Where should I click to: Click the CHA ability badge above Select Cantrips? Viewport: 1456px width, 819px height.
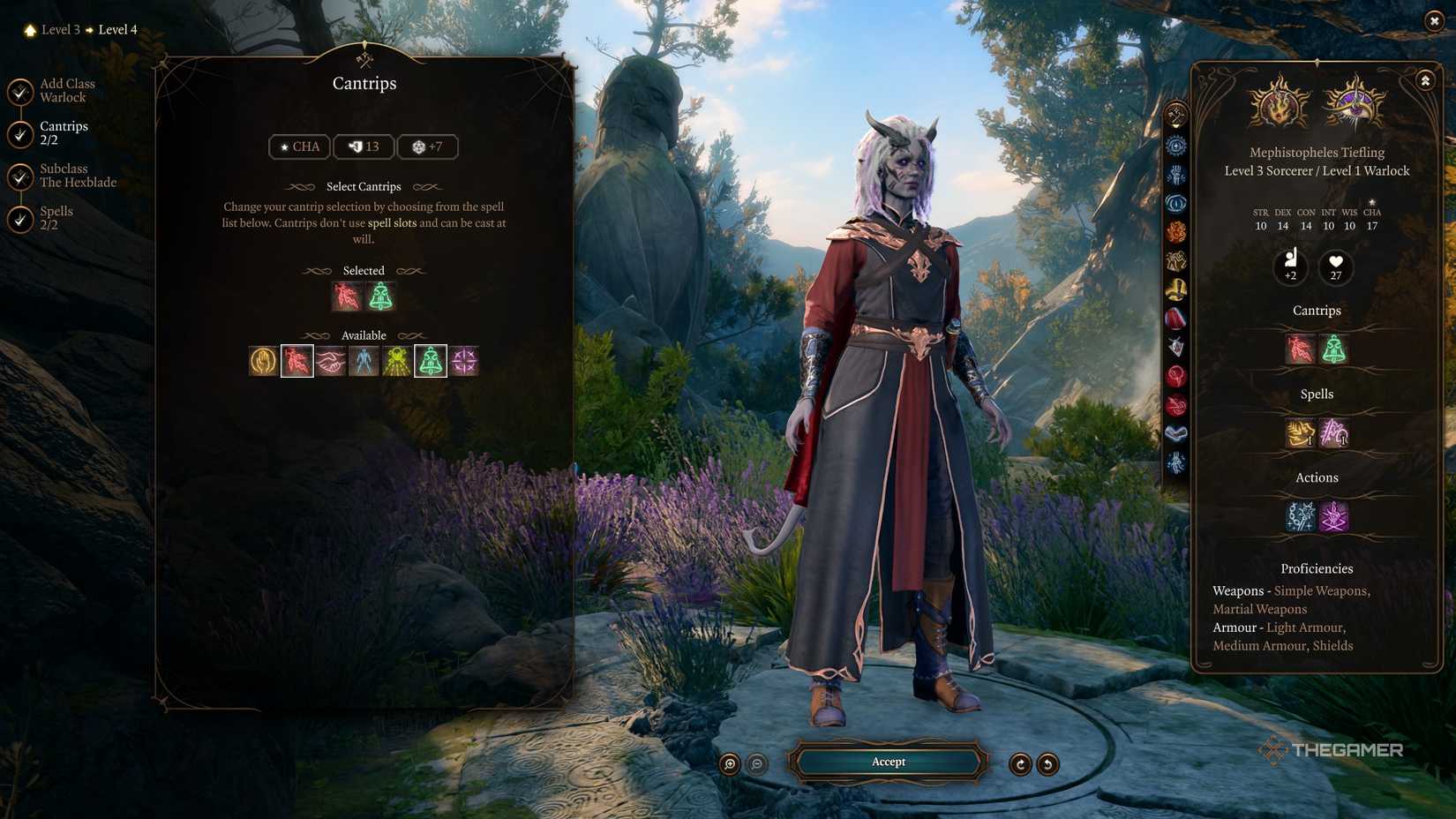tap(299, 147)
